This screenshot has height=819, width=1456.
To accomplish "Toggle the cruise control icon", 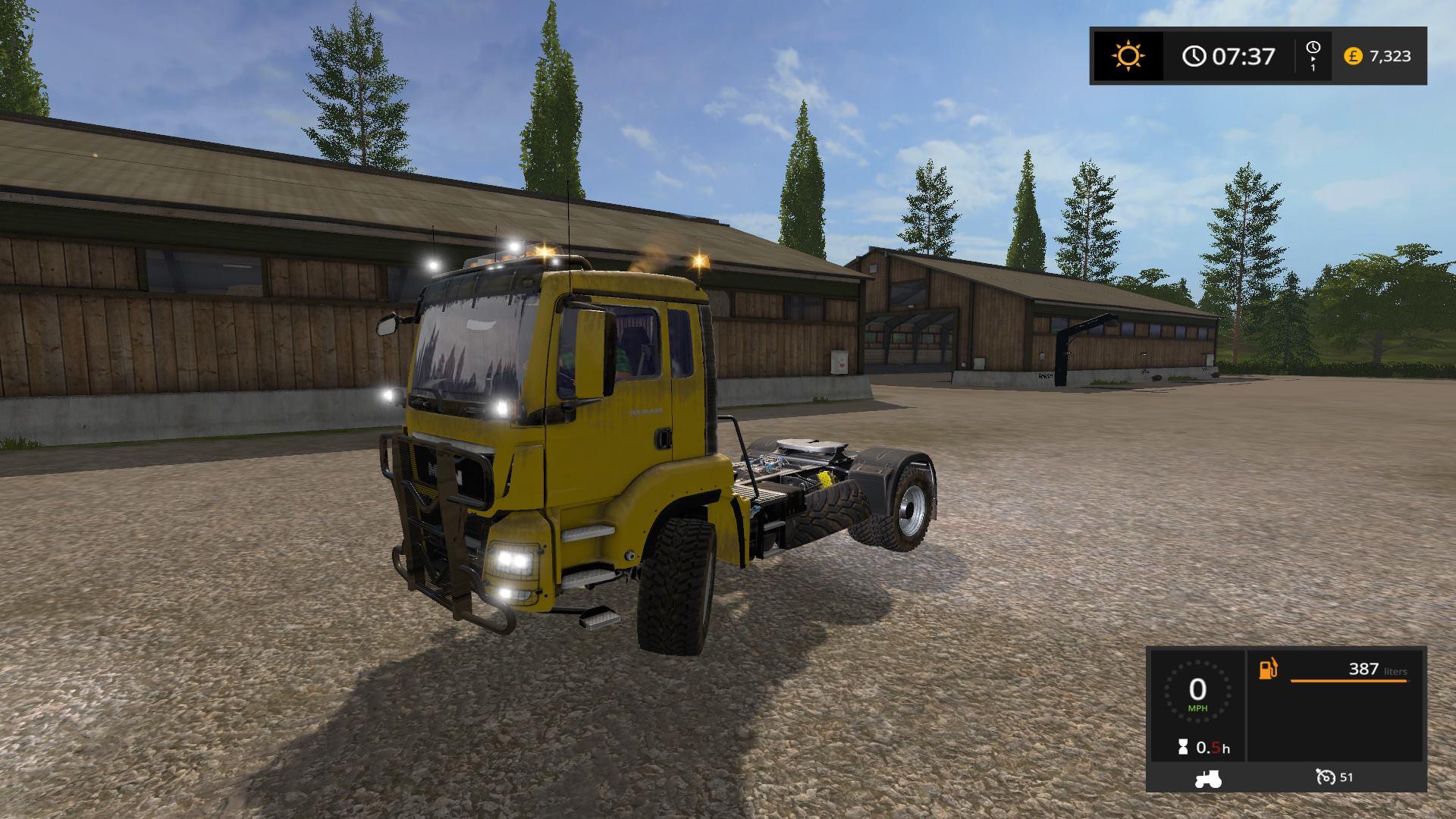I will coord(1326,777).
